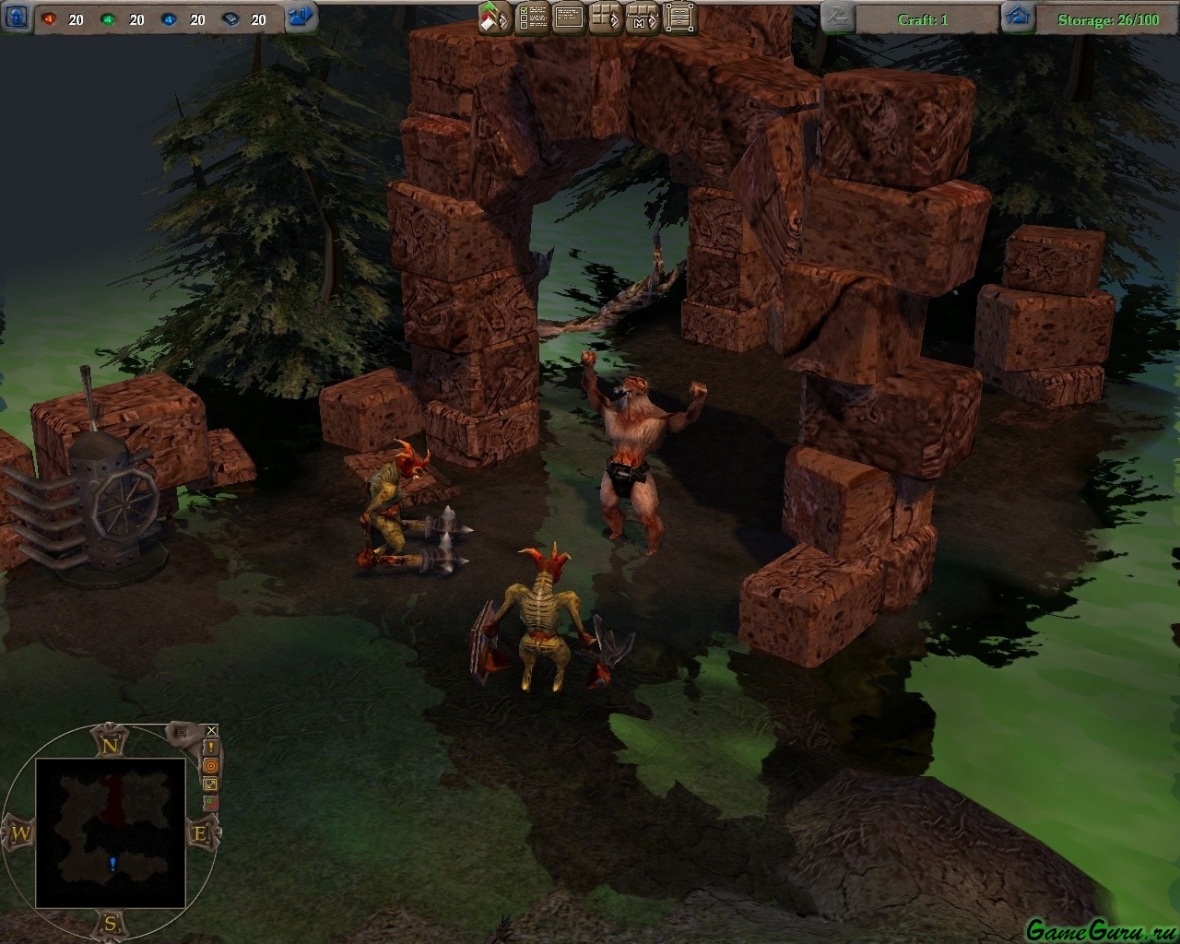
Task: Toggle the minimap resize arrows button
Action: [x=211, y=784]
